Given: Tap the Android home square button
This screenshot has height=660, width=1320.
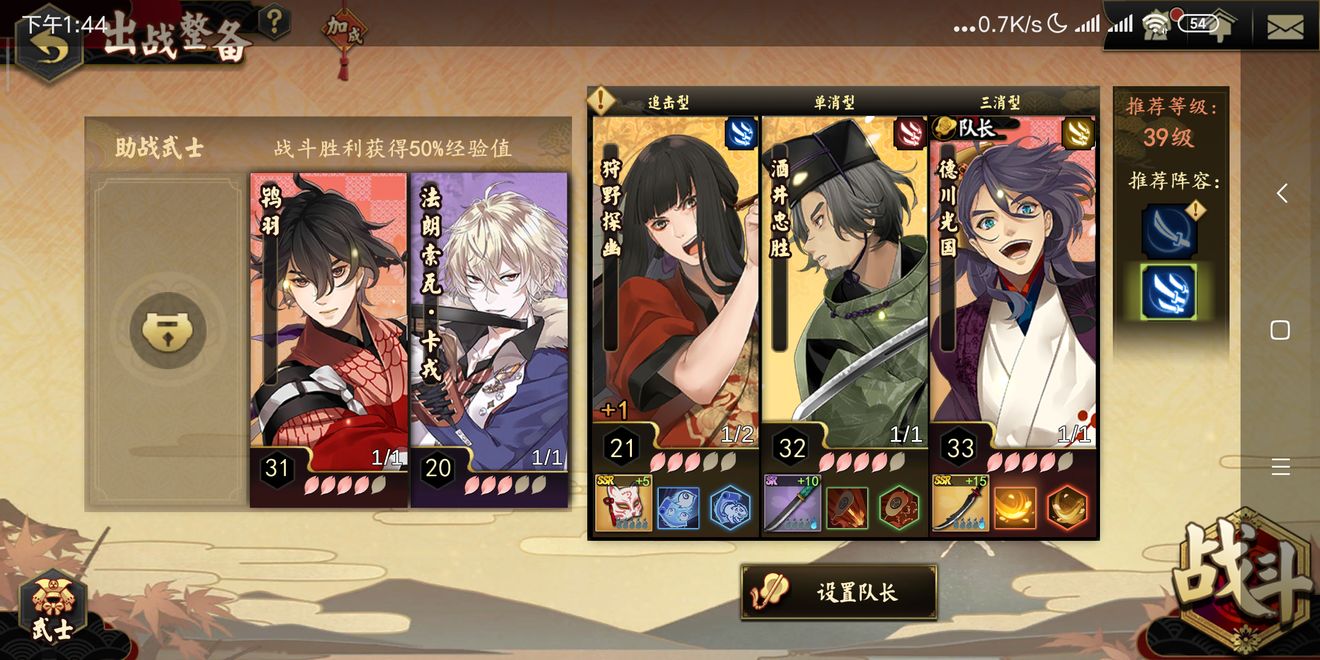Looking at the screenshot, I should point(1280,330).
